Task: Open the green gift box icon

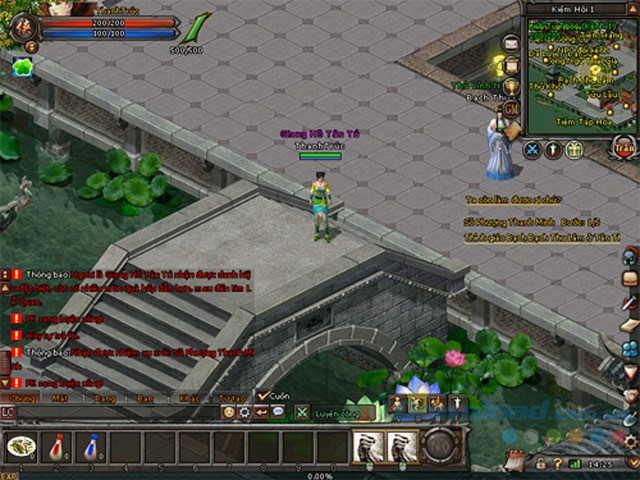Action: (x=574, y=150)
